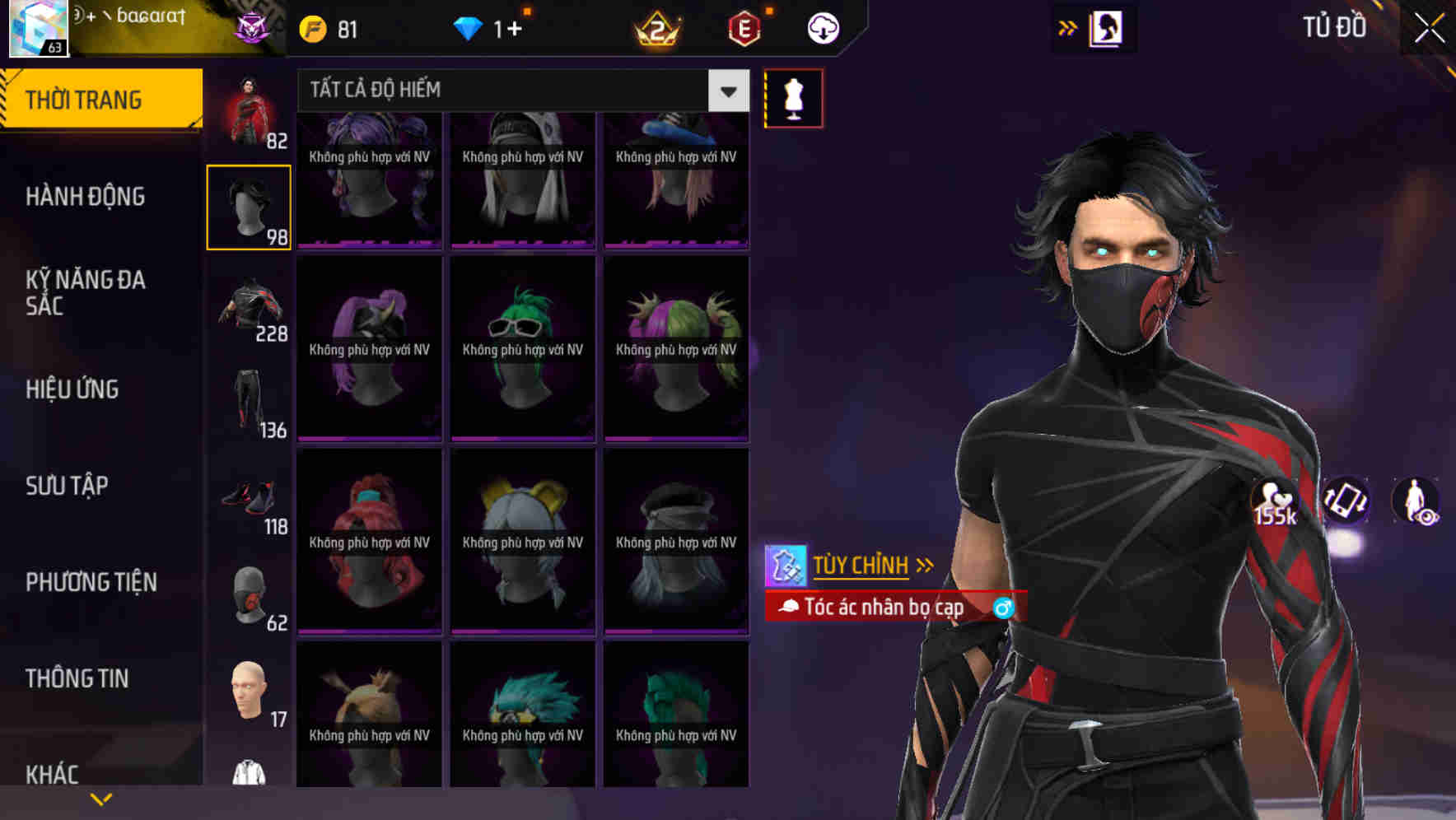Open the rank crown badge
Viewport: 1456px width, 820px height.
point(655,27)
